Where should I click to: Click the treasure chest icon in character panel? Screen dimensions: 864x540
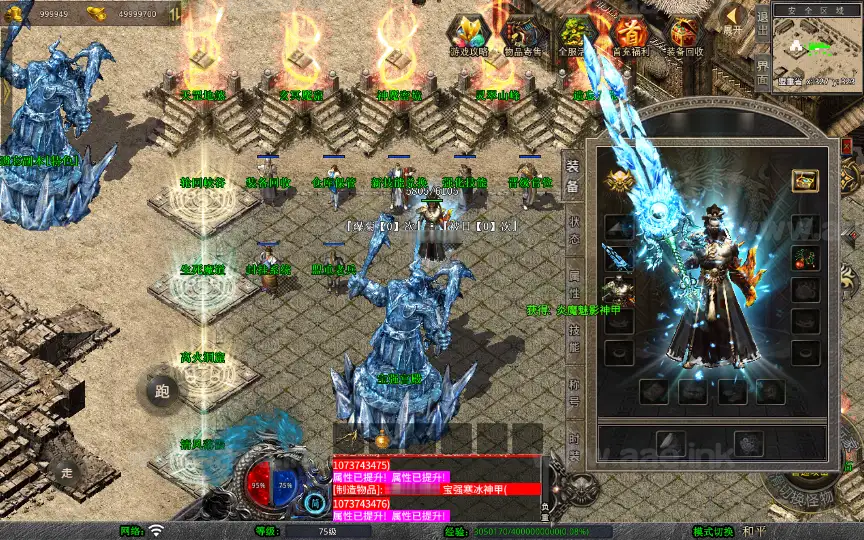805,181
